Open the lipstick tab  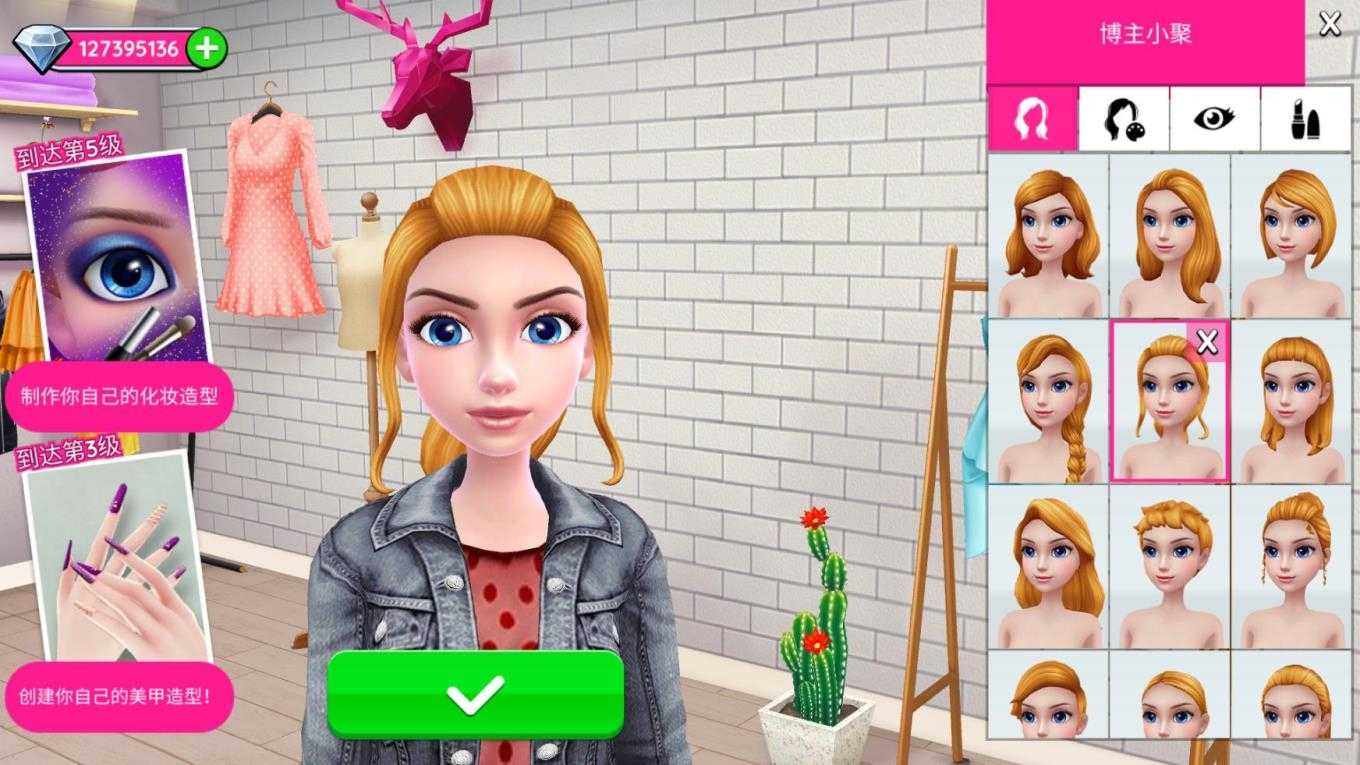coord(1306,119)
